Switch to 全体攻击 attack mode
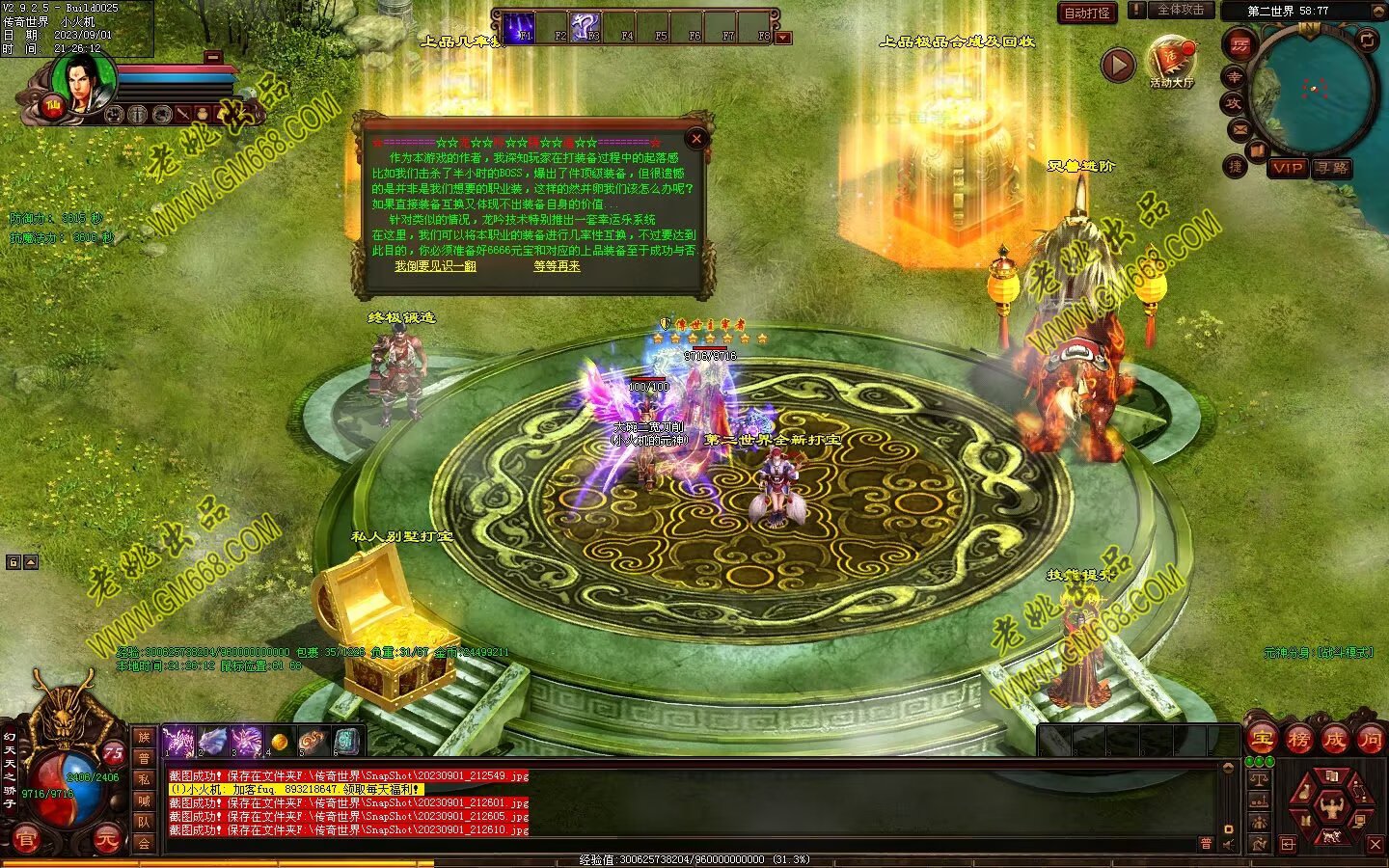Screen dimensions: 1389x868 (x=1180, y=10)
